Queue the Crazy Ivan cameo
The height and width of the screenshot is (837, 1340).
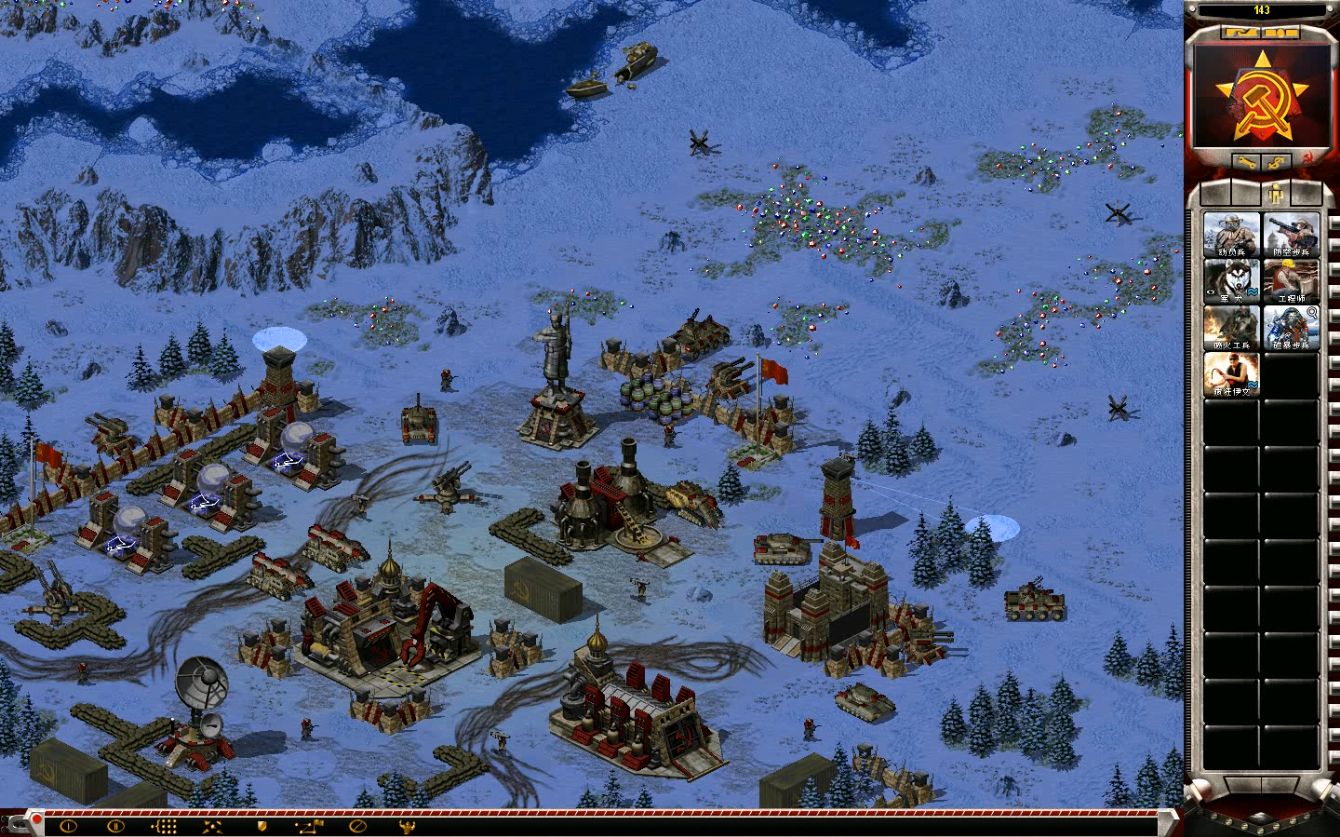pos(1231,375)
